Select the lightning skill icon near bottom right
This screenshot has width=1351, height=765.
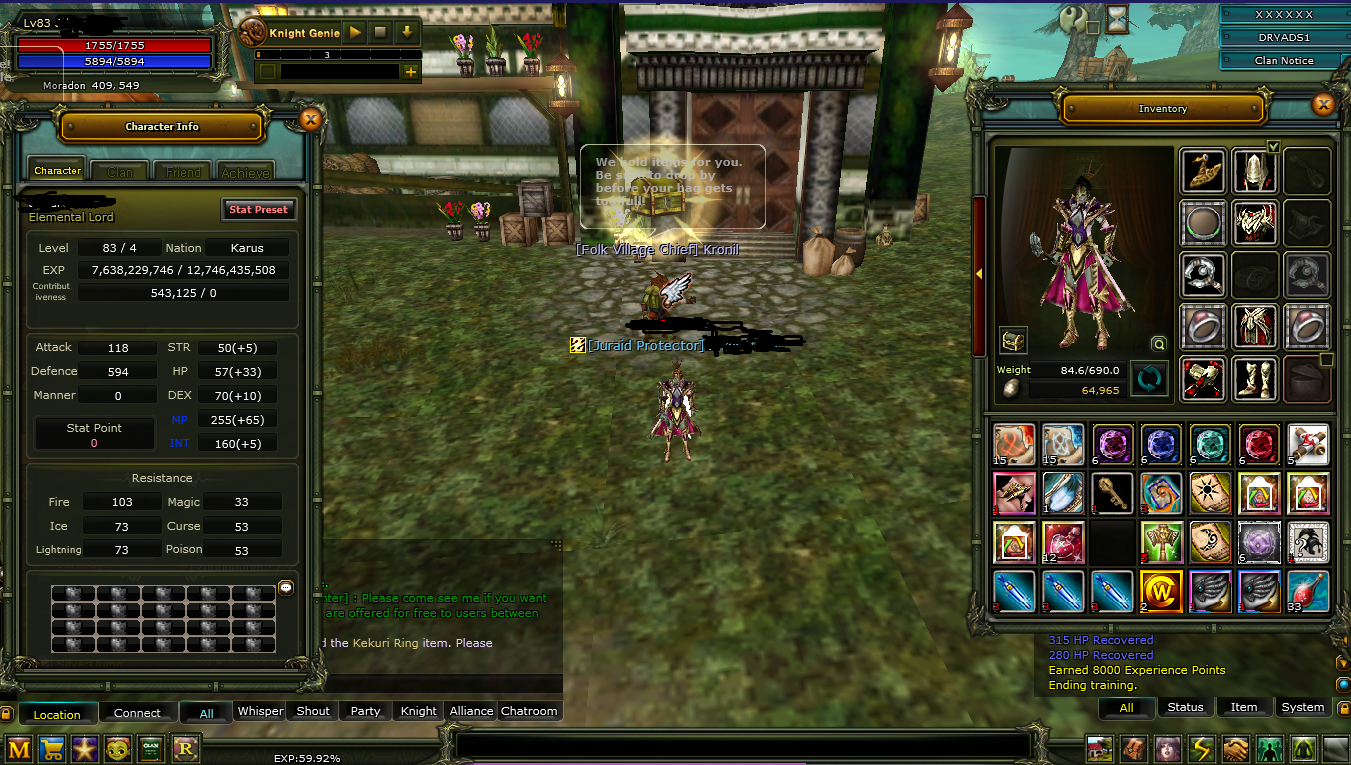[x=1201, y=748]
